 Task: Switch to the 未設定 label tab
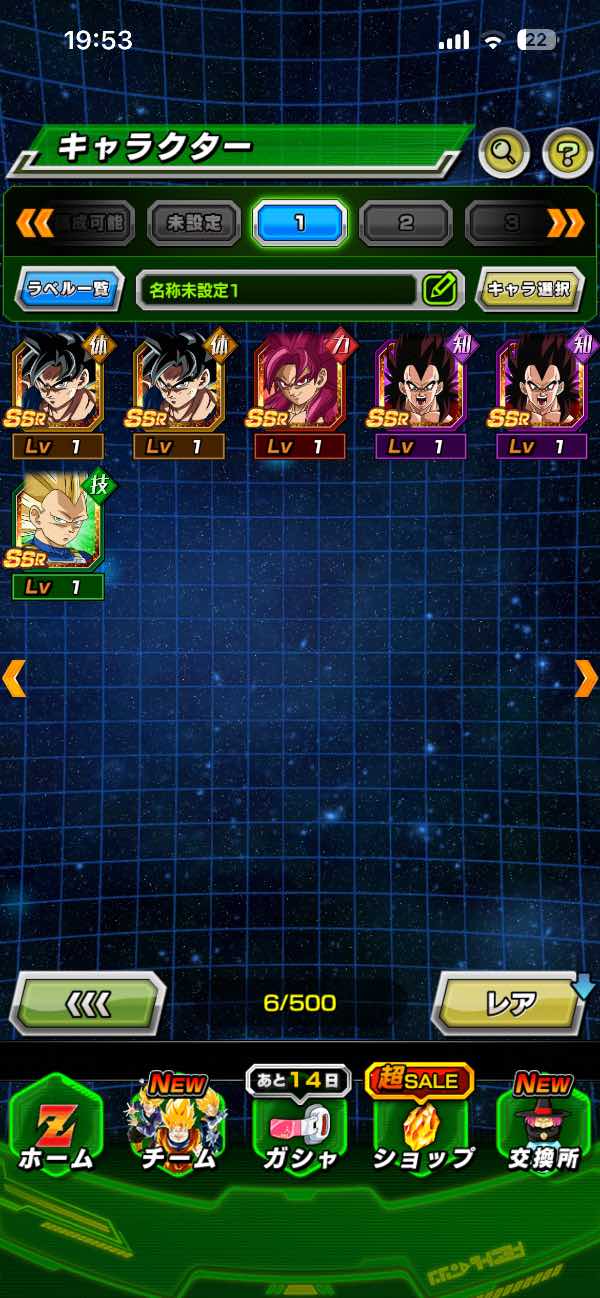click(x=194, y=222)
